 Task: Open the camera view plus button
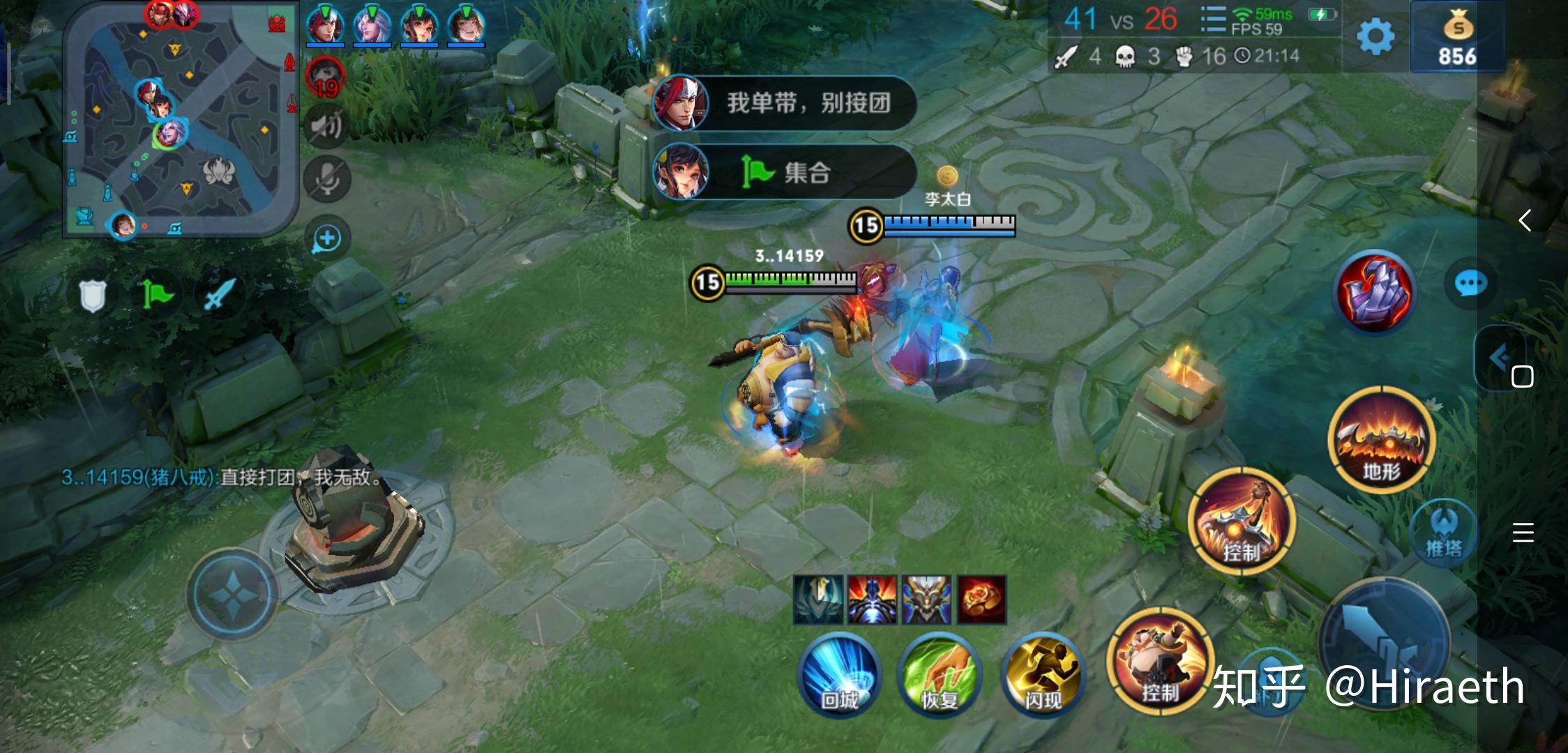click(x=326, y=238)
